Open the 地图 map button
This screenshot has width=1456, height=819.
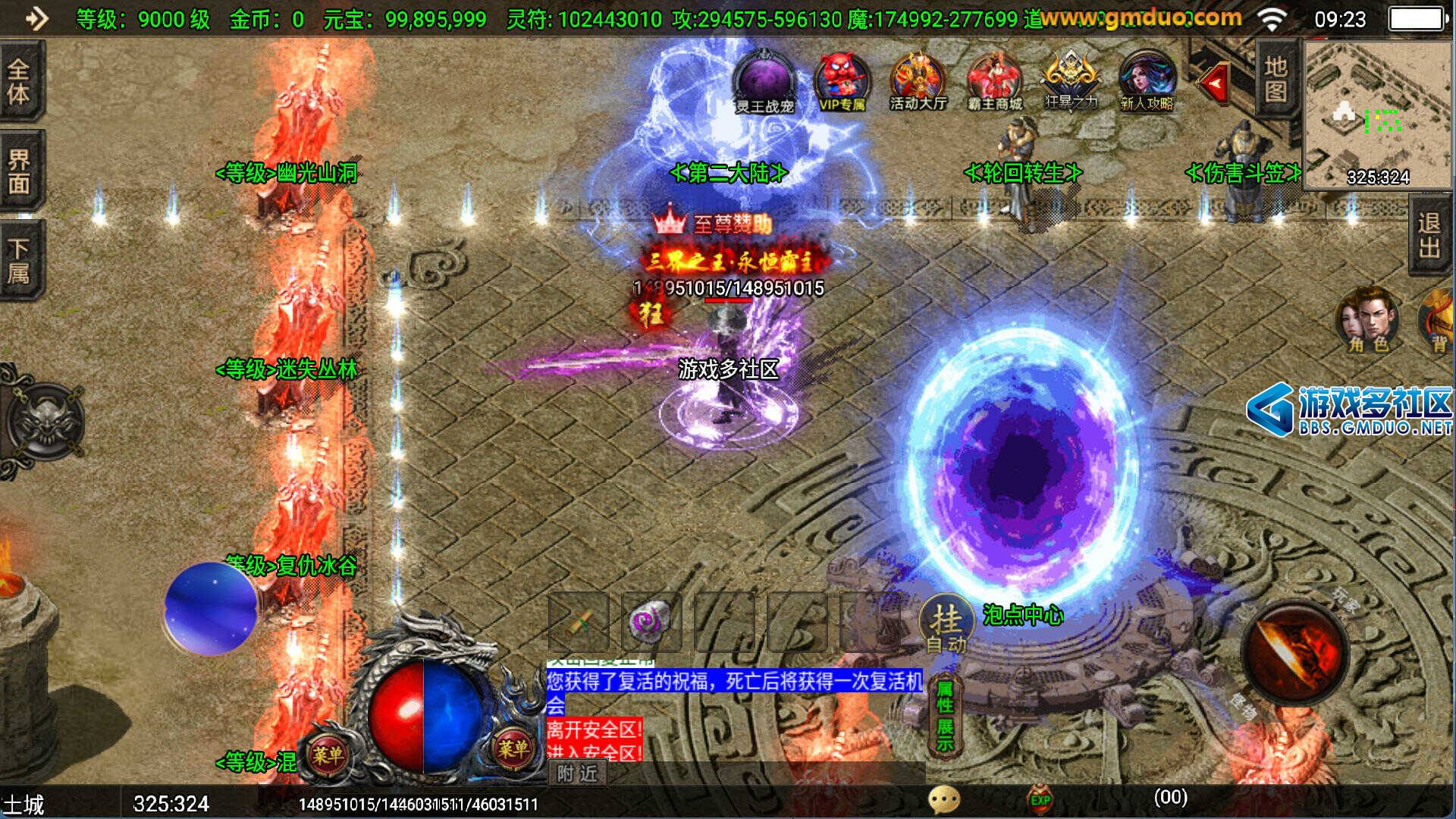click(x=1276, y=79)
